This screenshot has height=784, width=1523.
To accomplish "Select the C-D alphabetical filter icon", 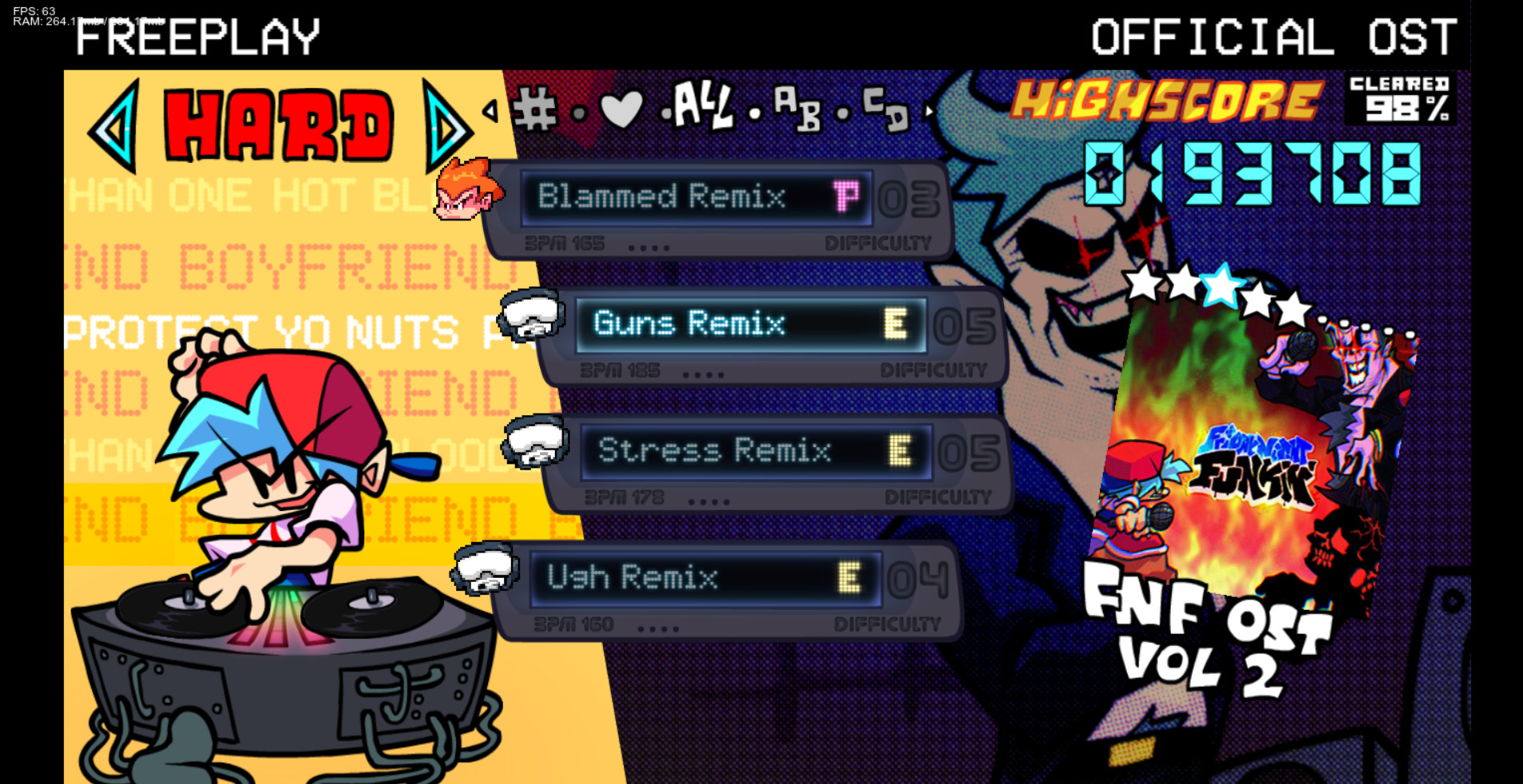I will pos(886,112).
